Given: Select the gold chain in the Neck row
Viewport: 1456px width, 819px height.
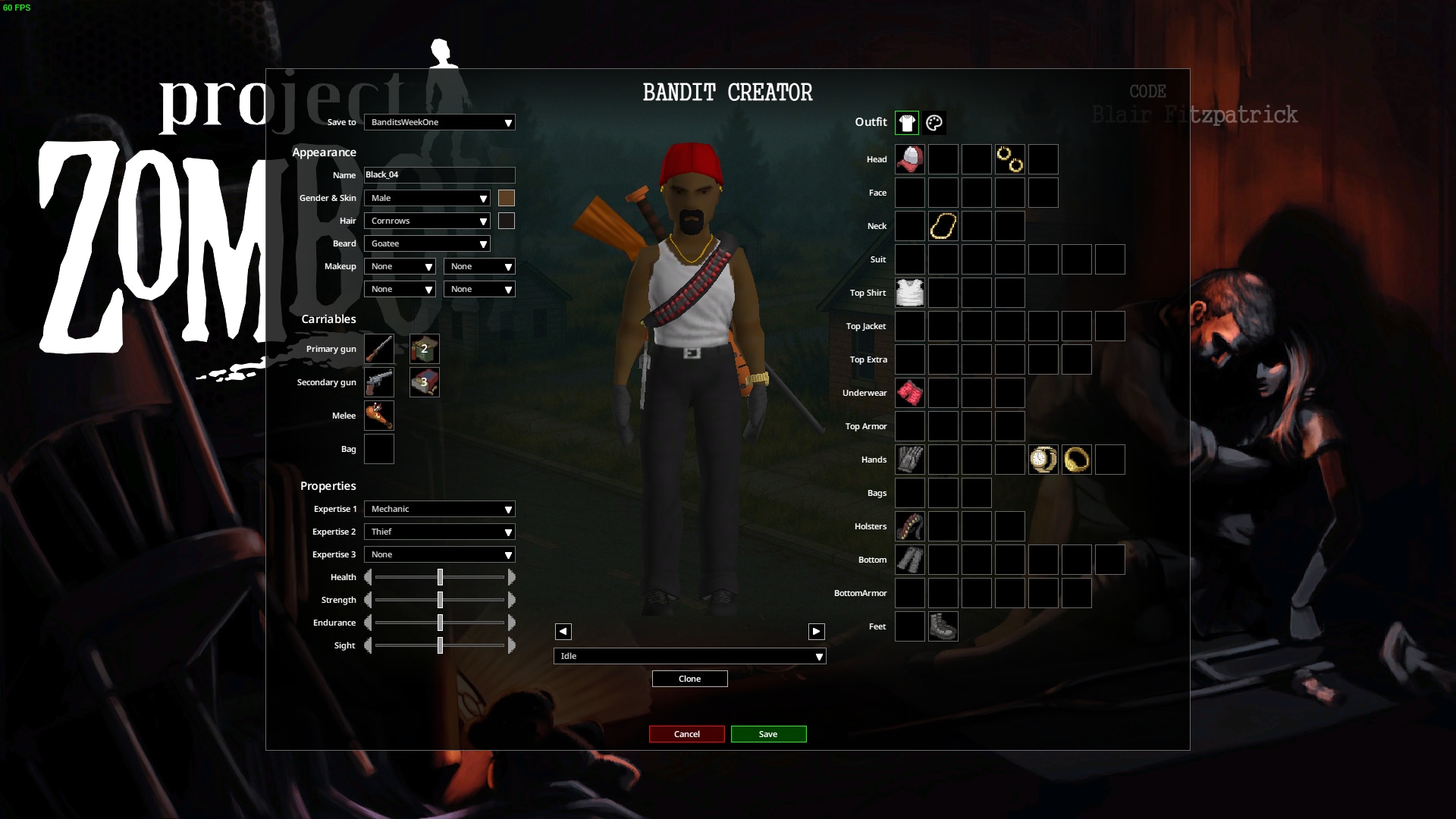Looking at the screenshot, I should pyautogui.click(x=943, y=226).
